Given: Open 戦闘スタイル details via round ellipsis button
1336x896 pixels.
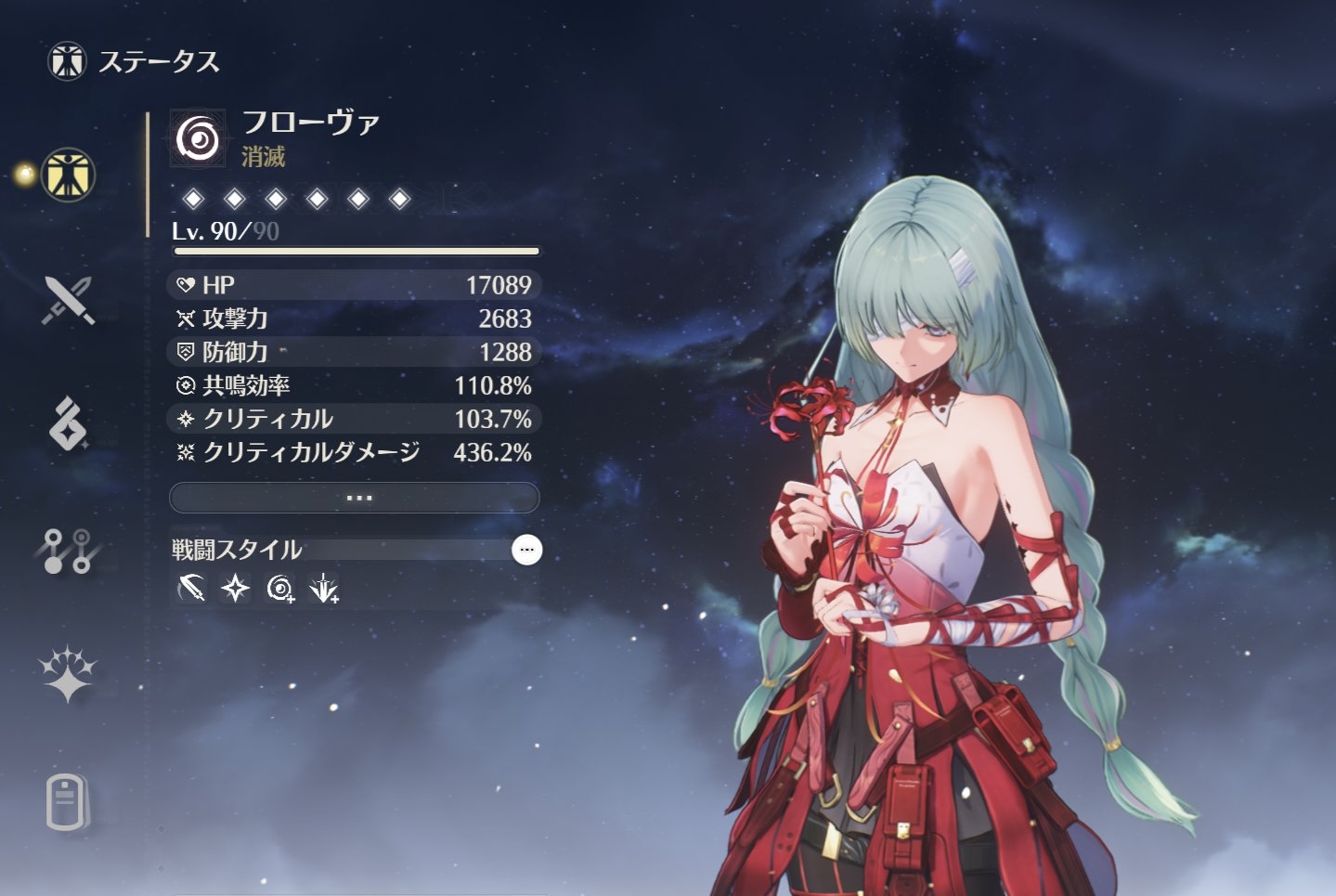Looking at the screenshot, I should click(526, 550).
